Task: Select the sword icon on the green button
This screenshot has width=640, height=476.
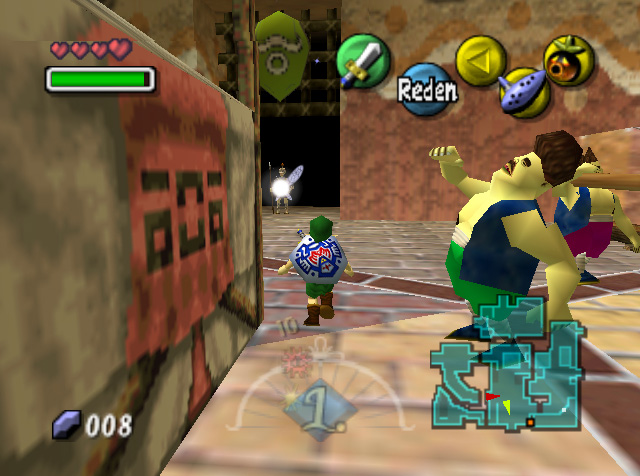Action: click(362, 60)
